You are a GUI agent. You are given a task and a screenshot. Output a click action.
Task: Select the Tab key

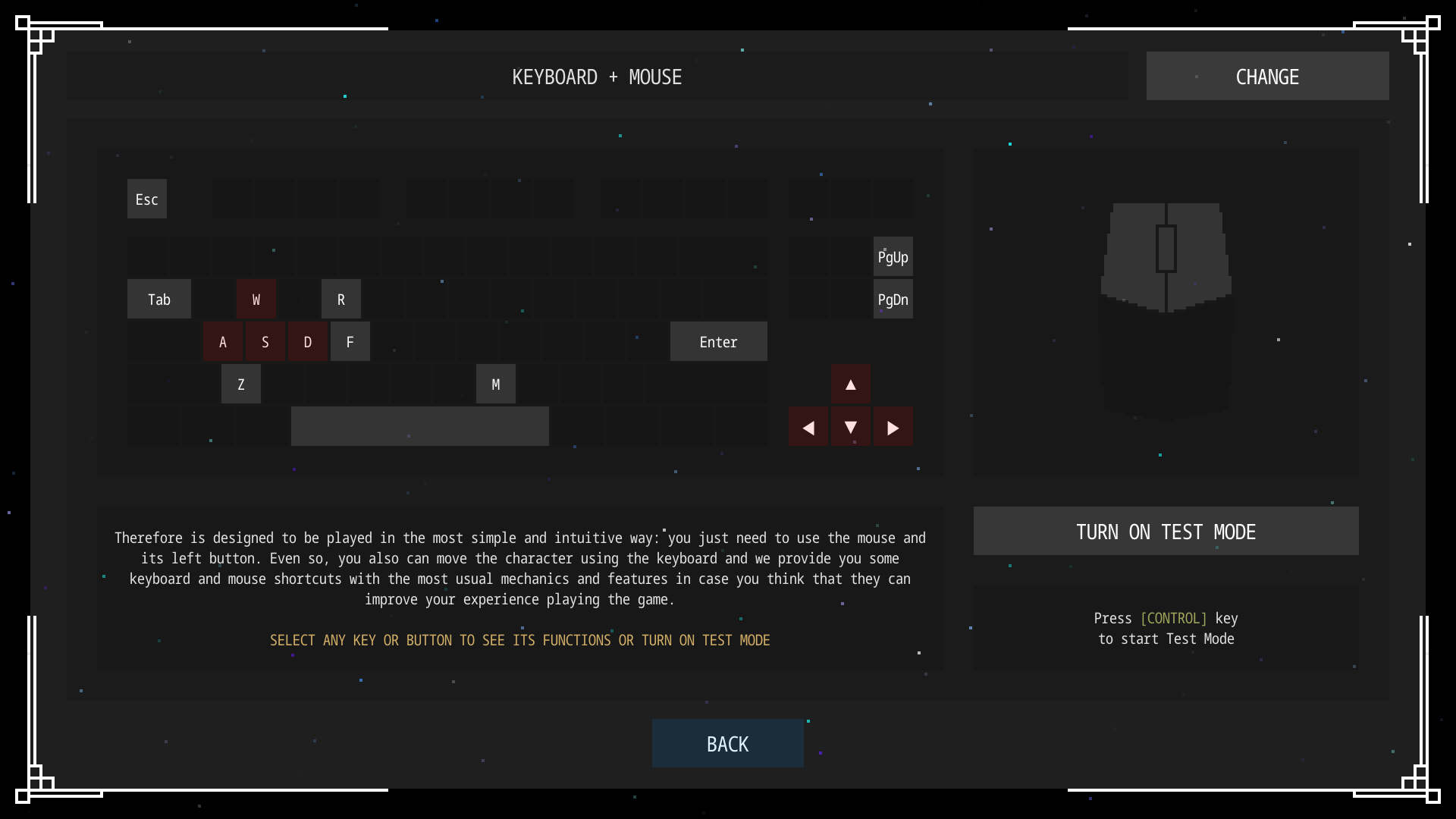[159, 299]
